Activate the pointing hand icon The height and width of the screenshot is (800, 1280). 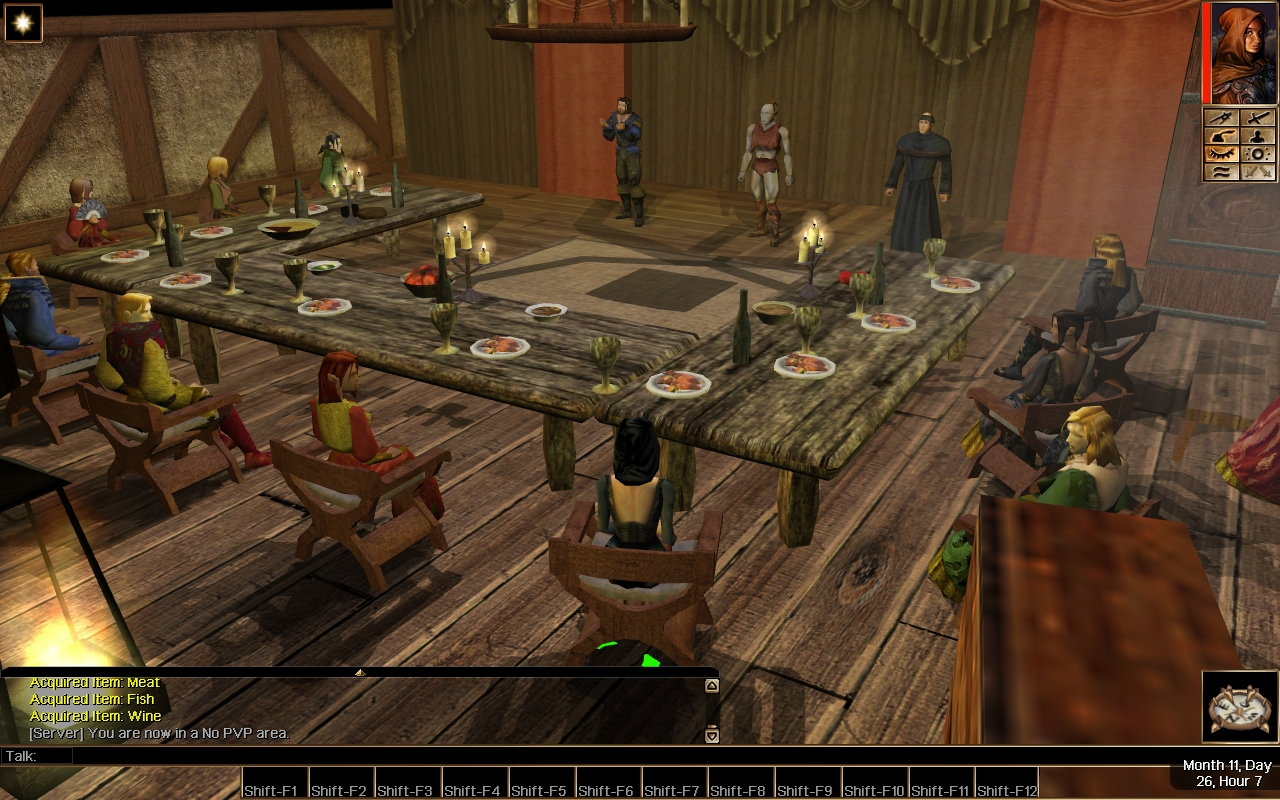click(1222, 136)
